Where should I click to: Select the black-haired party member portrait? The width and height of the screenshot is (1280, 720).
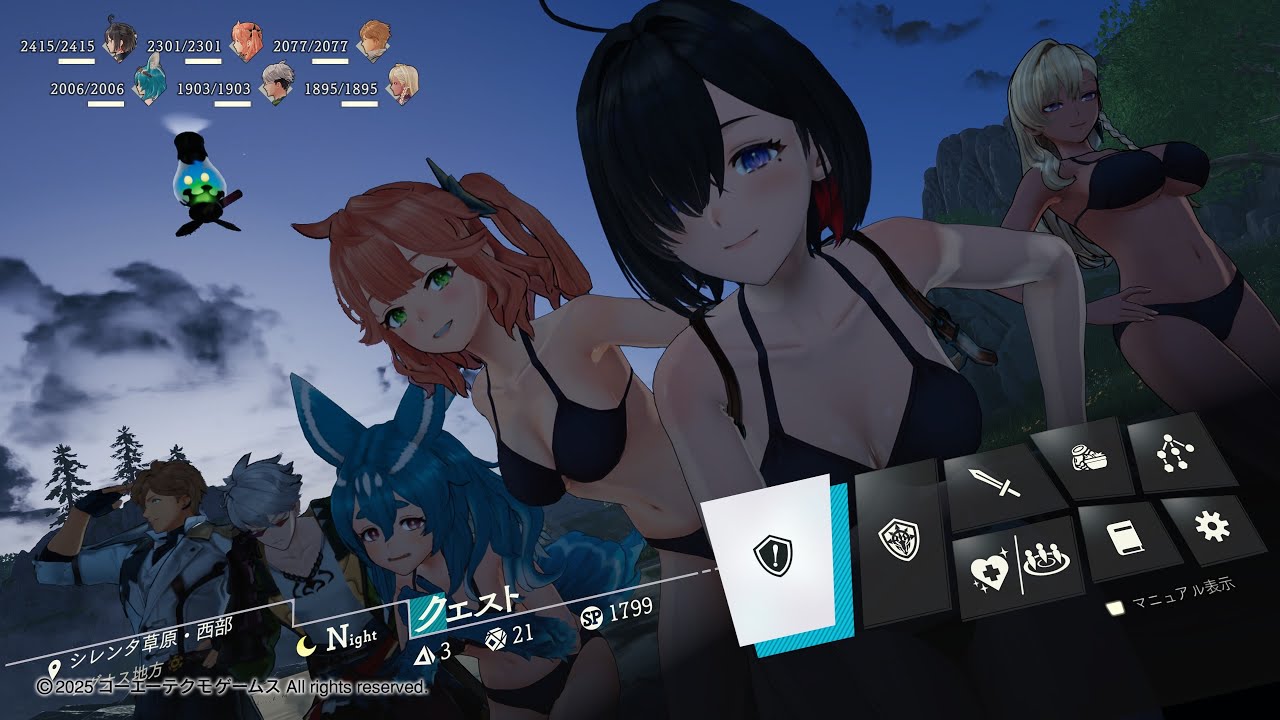[x=120, y=42]
